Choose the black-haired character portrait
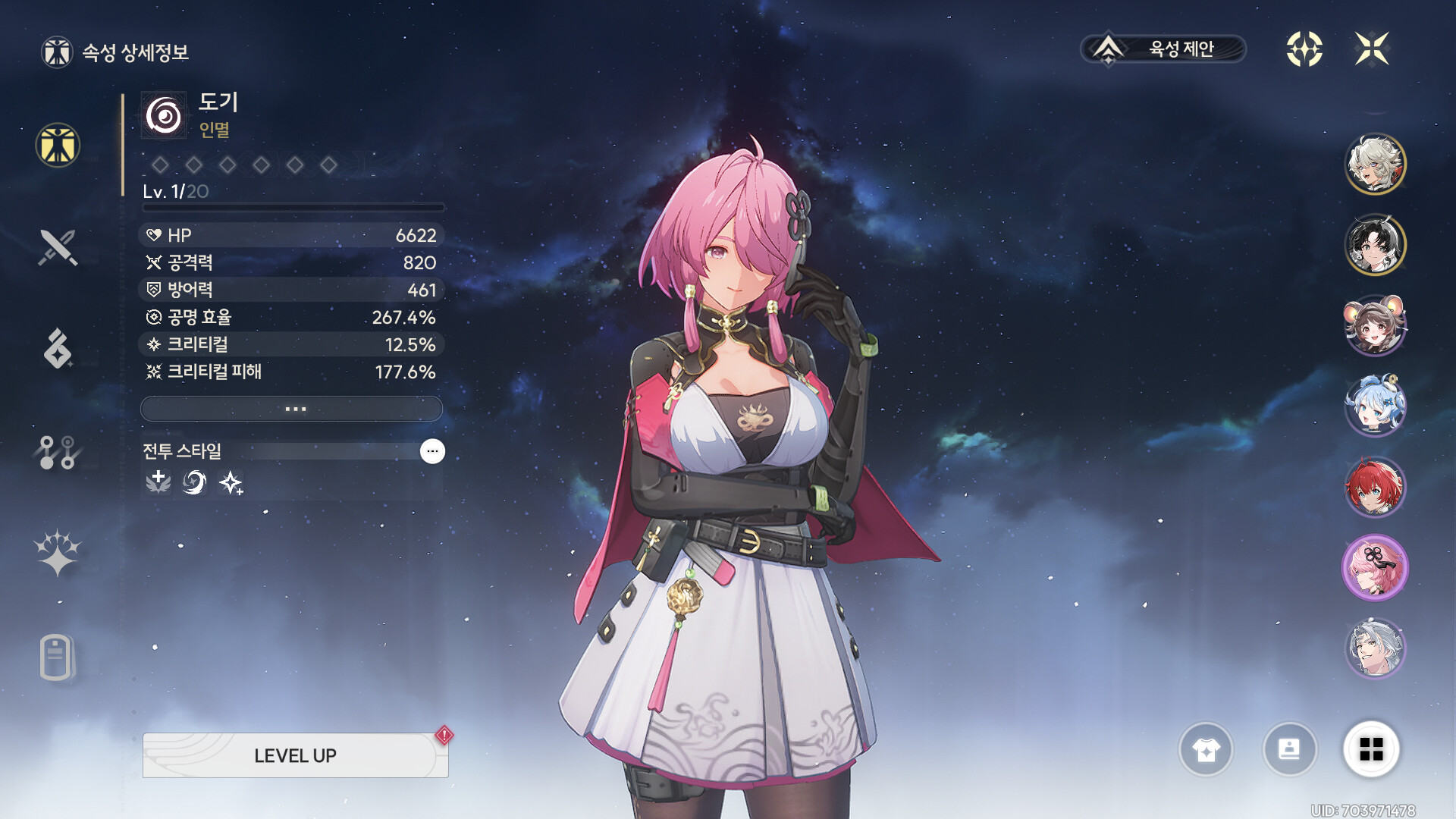 (1375, 244)
